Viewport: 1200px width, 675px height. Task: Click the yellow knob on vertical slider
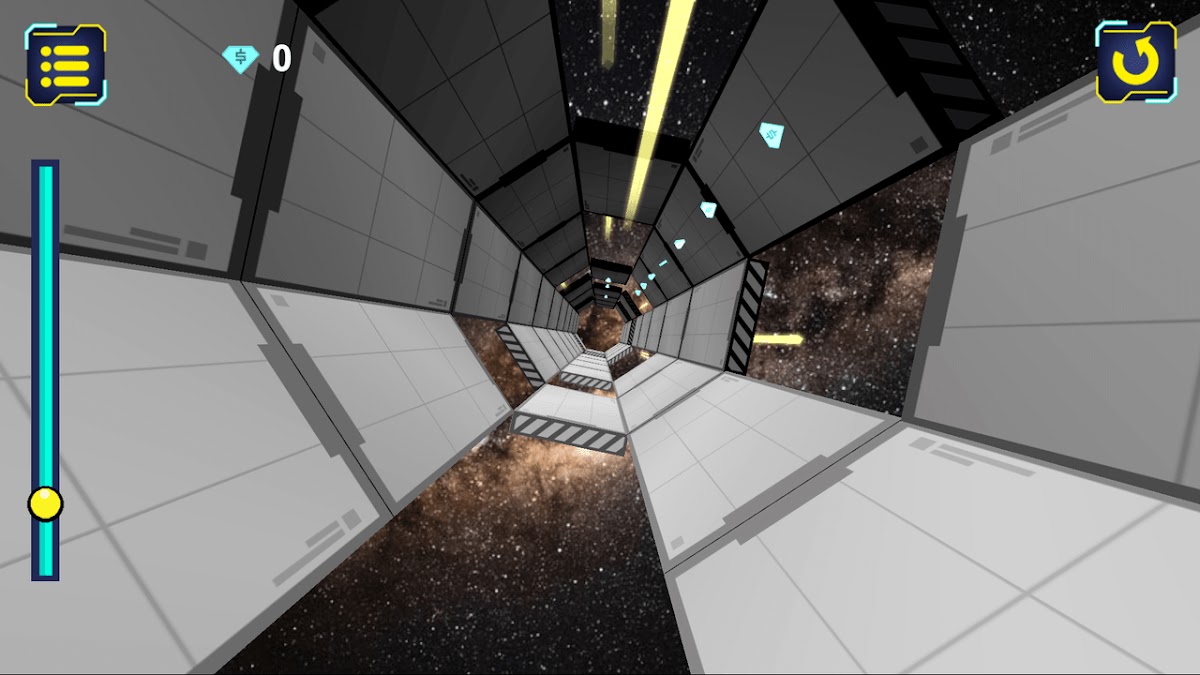pos(45,503)
